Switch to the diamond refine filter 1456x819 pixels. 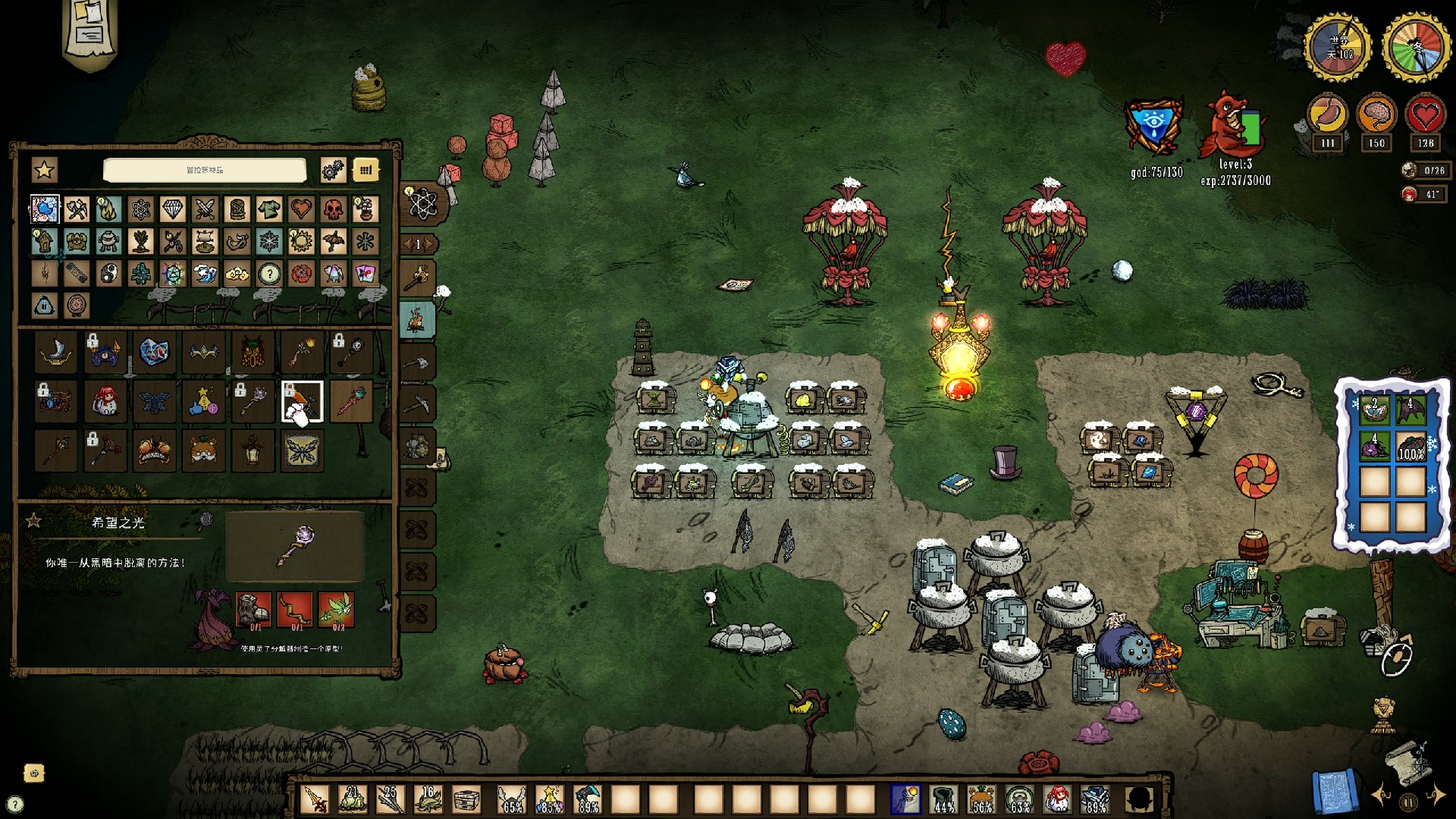(172, 209)
